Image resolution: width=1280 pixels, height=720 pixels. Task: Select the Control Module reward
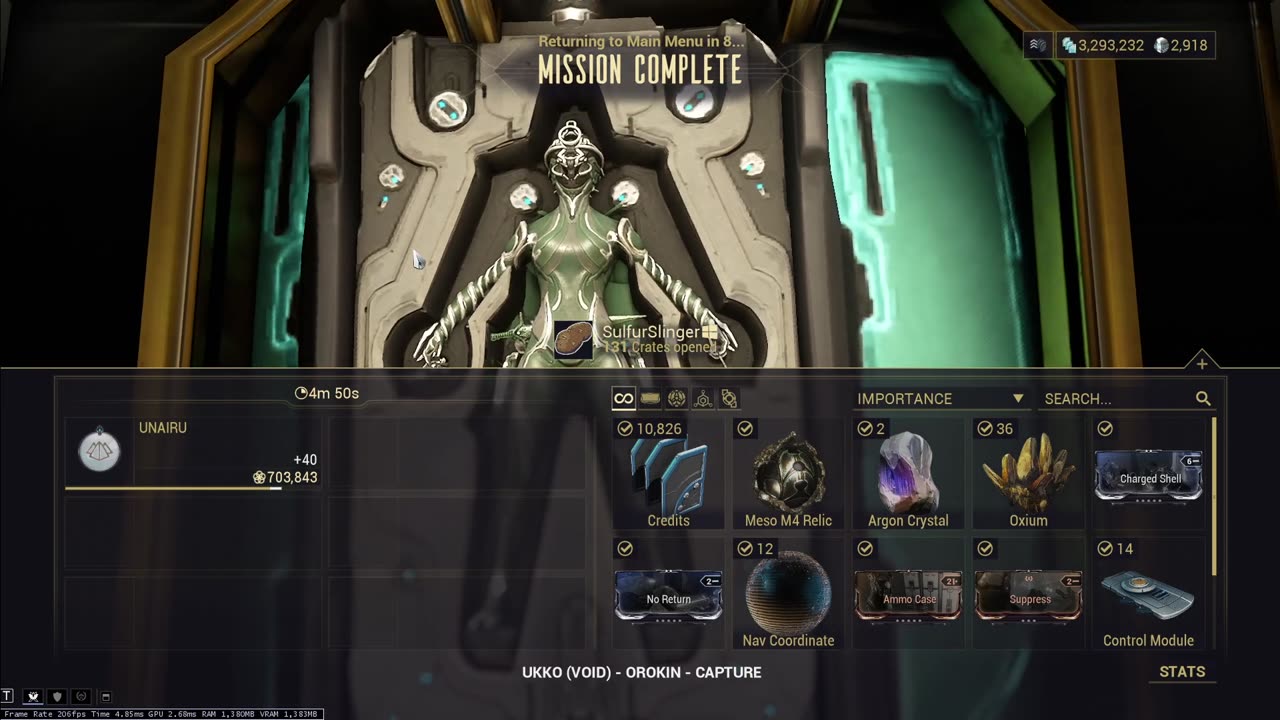coord(1148,594)
